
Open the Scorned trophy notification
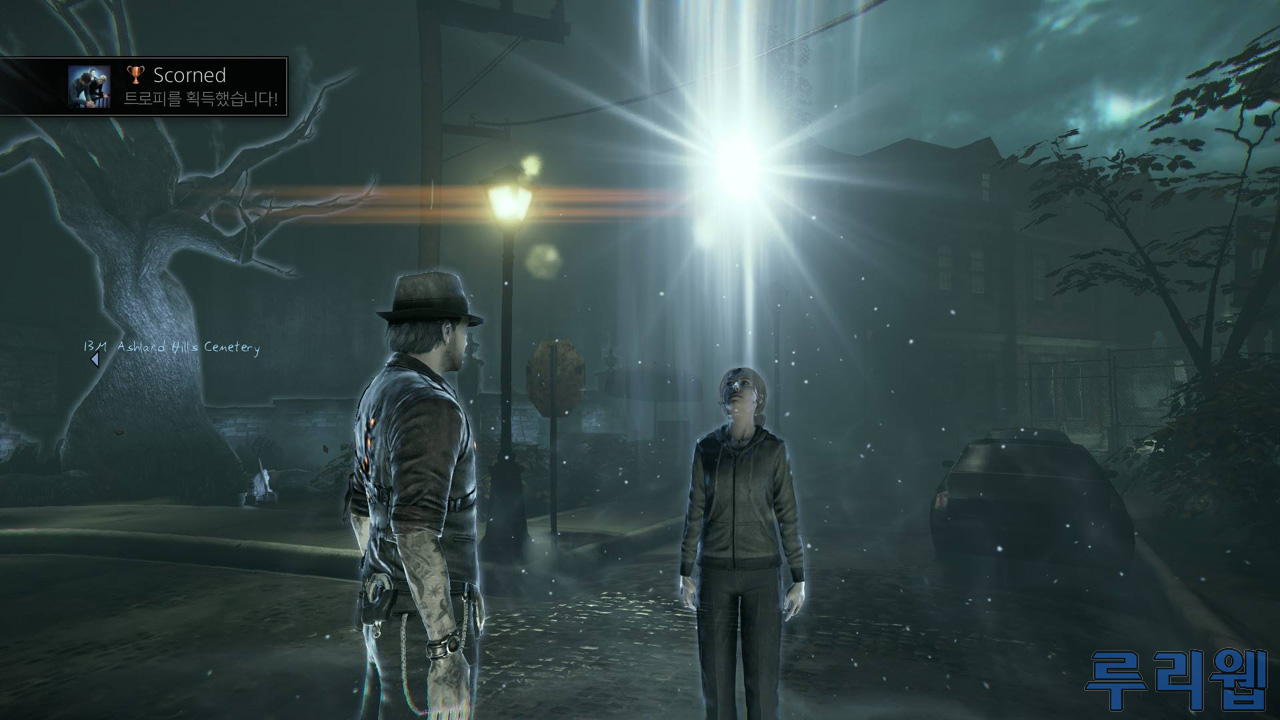point(144,86)
